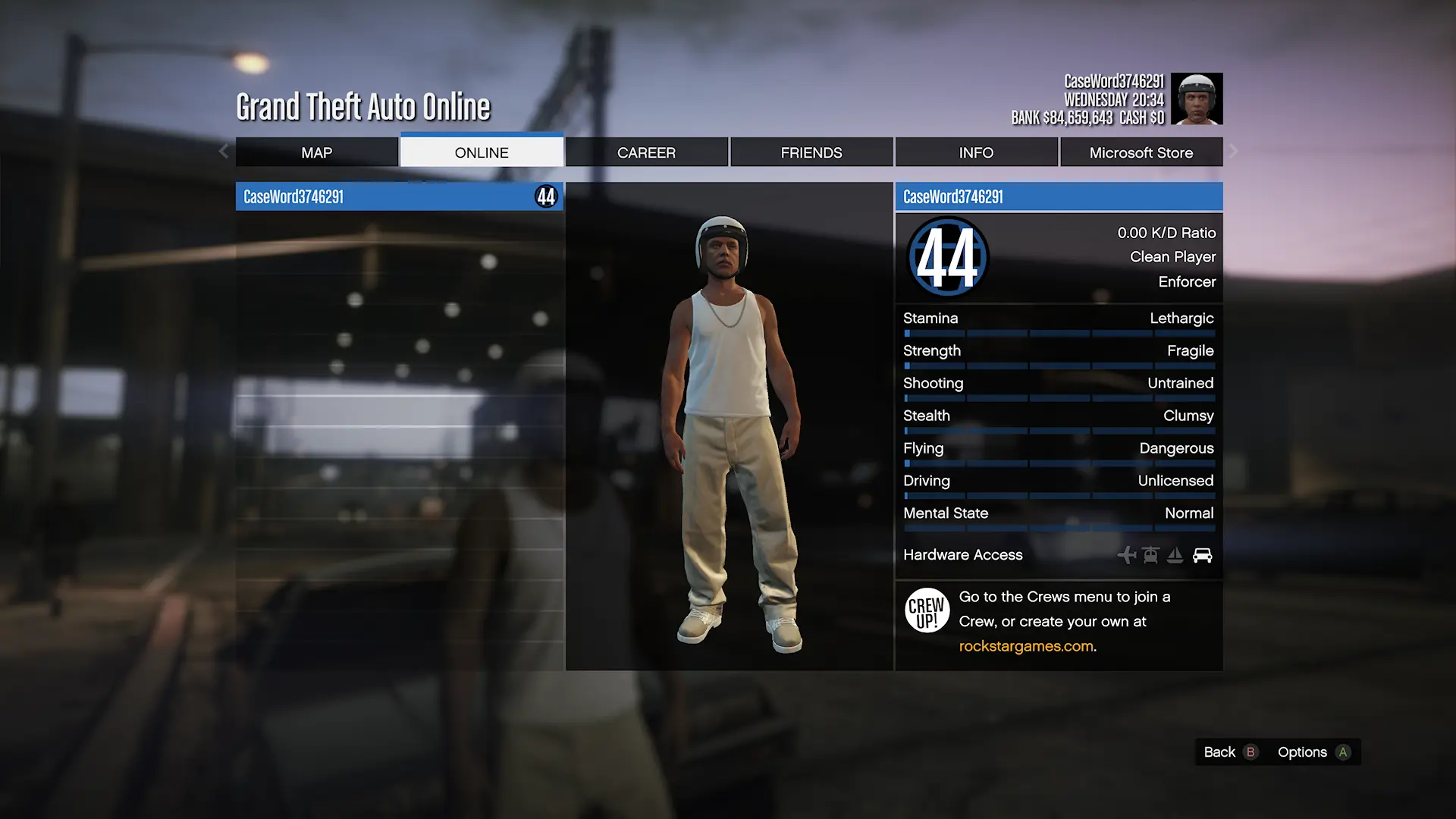The image size is (1456, 819).
Task: Click the Crew Up! badge icon
Action: pyautogui.click(x=927, y=610)
